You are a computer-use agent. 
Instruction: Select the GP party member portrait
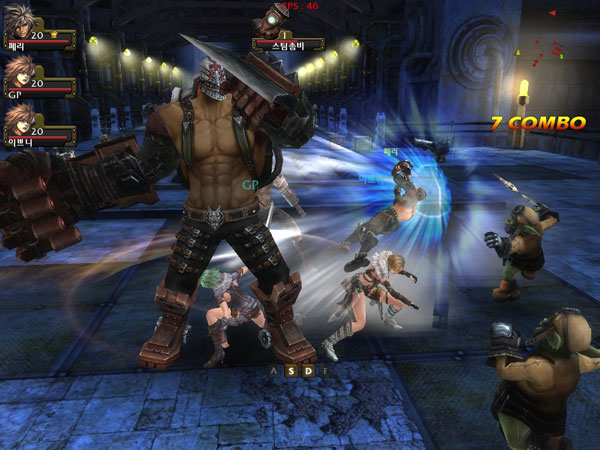coord(19,74)
